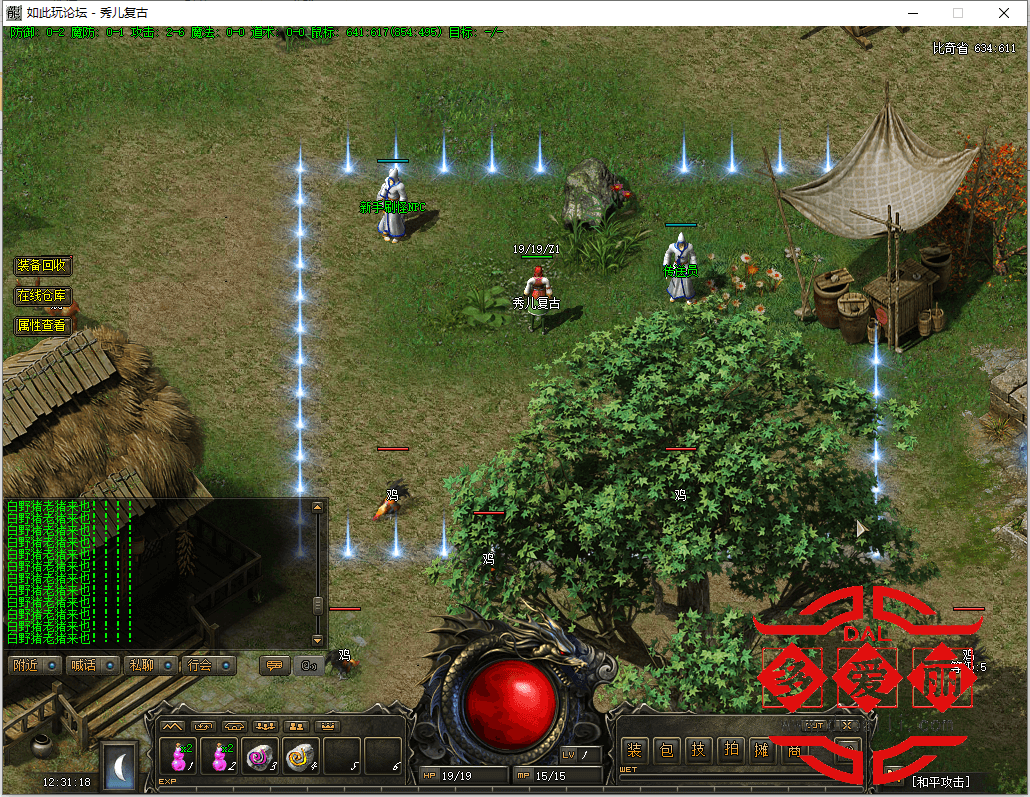Open the 在线仓库 online warehouse

click(x=42, y=296)
